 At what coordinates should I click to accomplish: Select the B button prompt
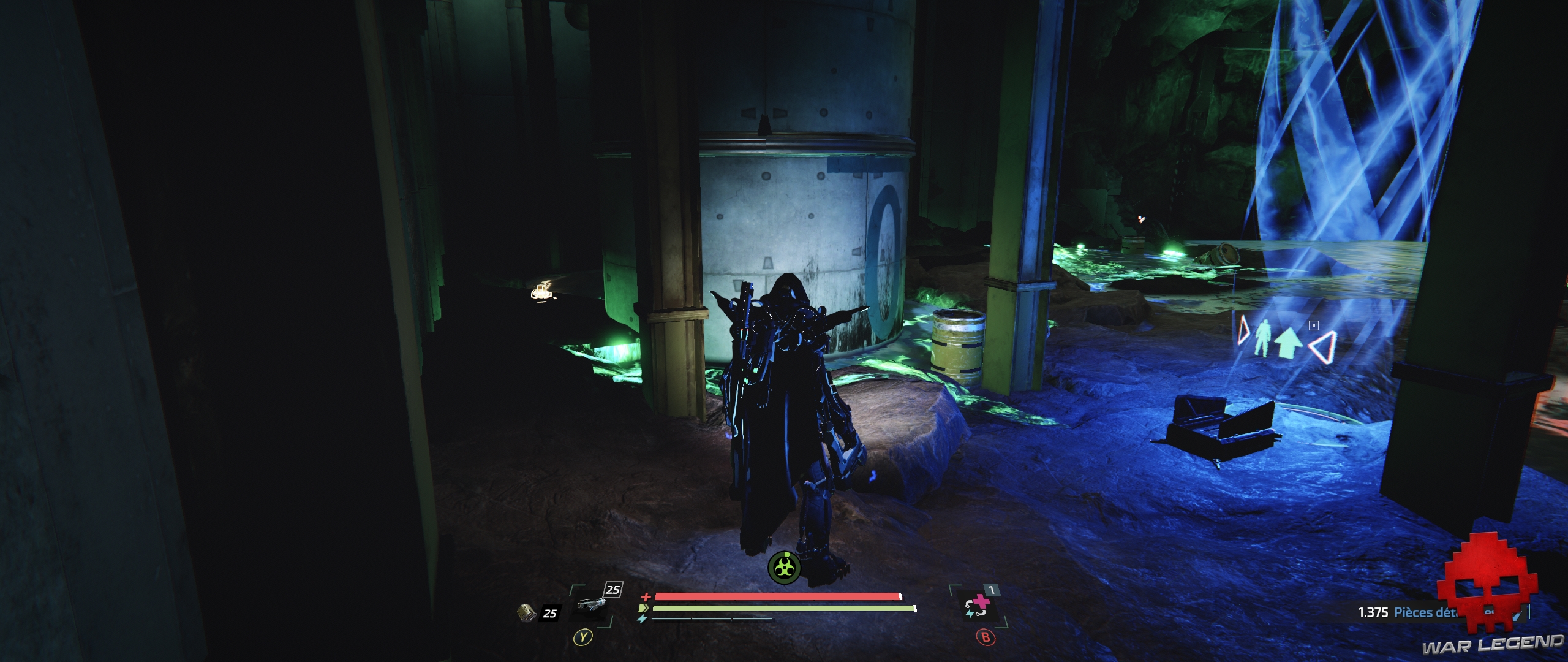pyautogui.click(x=986, y=637)
